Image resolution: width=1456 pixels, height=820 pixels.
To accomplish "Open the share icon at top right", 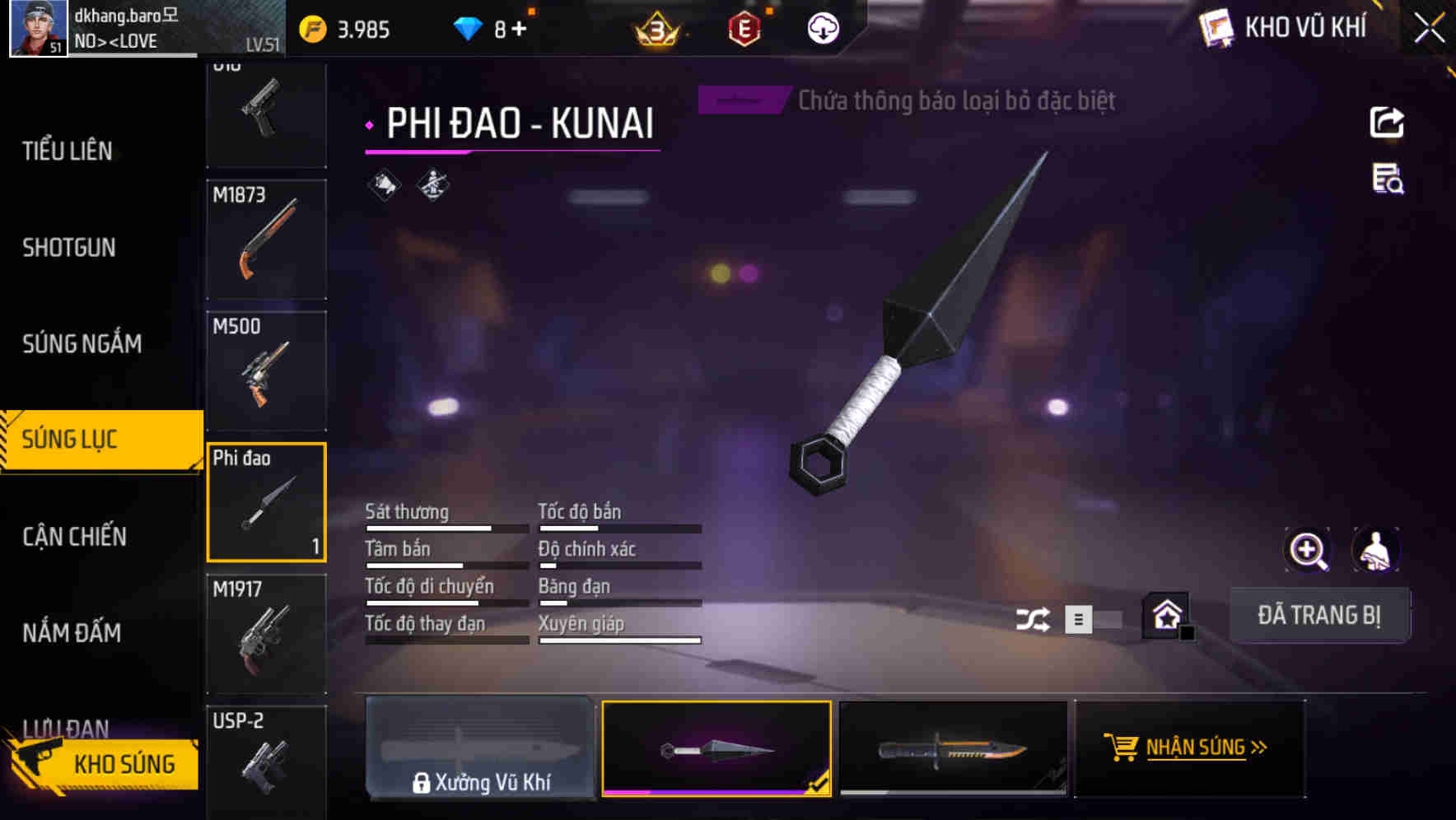I will click(1387, 122).
